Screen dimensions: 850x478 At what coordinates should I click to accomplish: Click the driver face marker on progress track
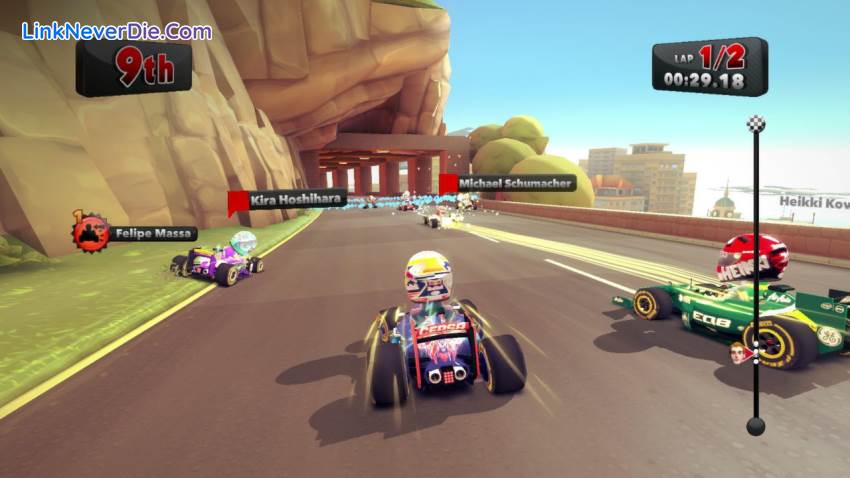738,353
